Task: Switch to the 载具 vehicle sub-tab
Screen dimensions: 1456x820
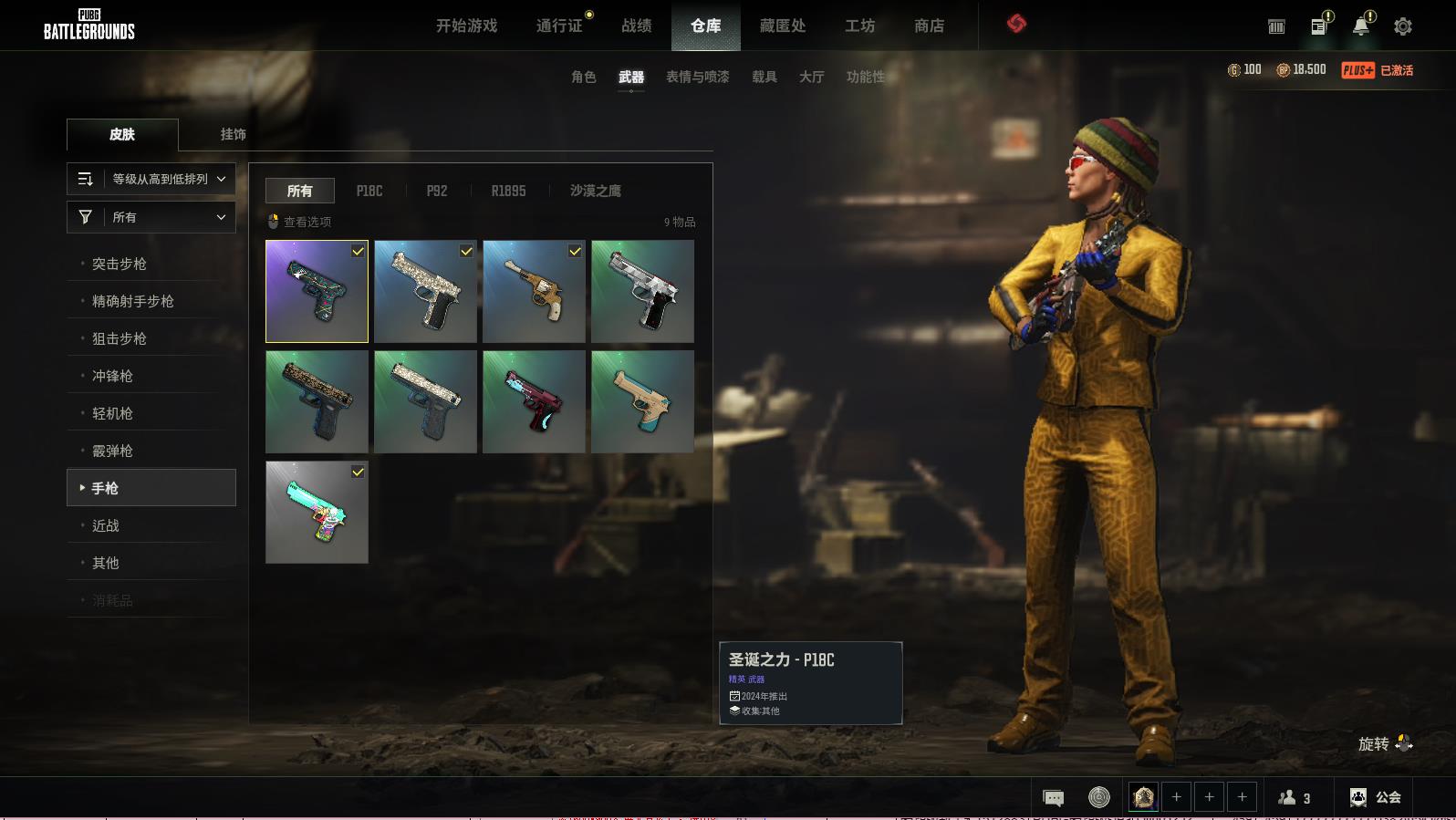Action: tap(764, 77)
